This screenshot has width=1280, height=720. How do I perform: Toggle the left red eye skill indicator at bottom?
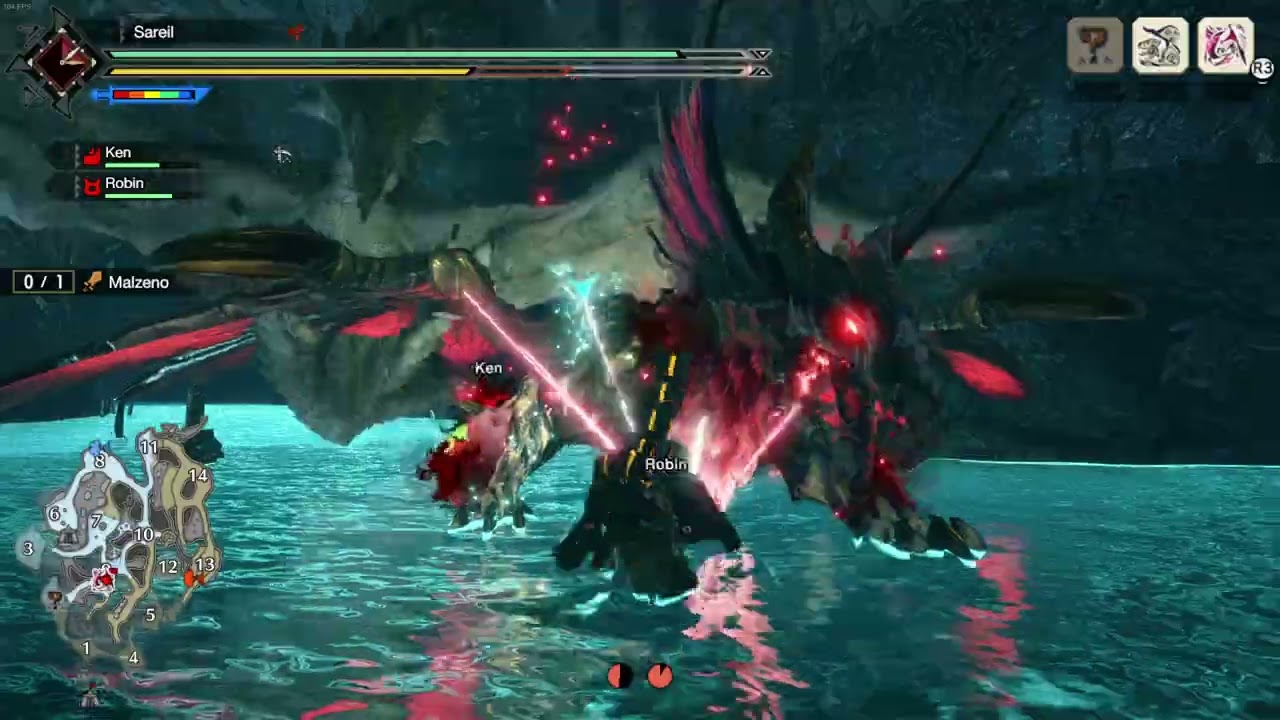click(620, 677)
